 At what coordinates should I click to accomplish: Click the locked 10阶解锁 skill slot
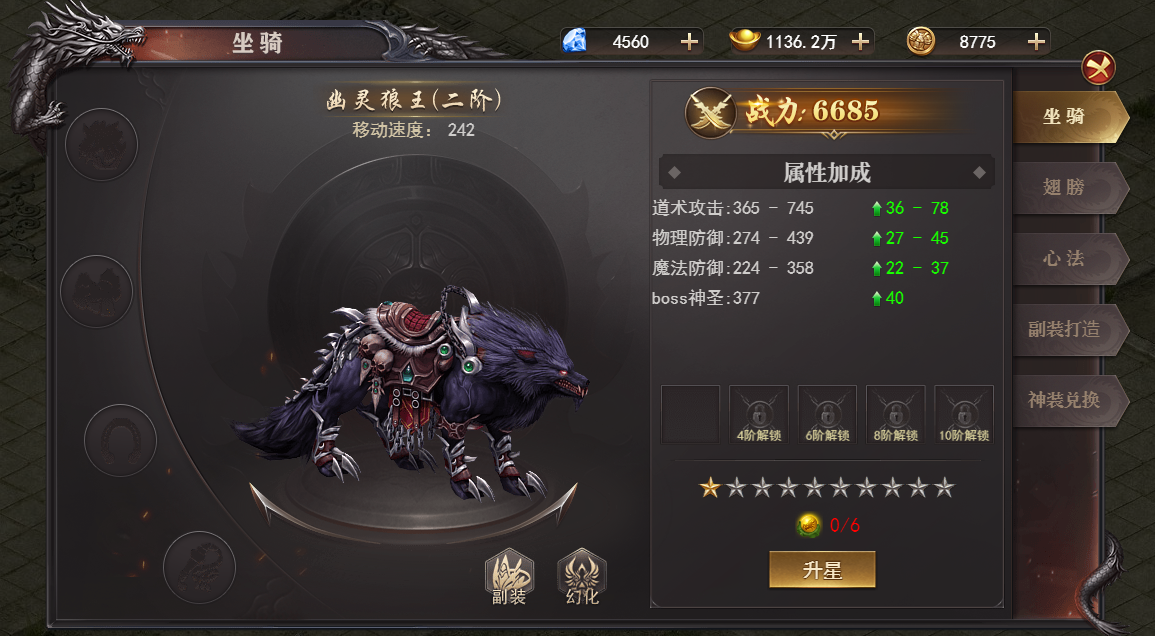click(964, 414)
